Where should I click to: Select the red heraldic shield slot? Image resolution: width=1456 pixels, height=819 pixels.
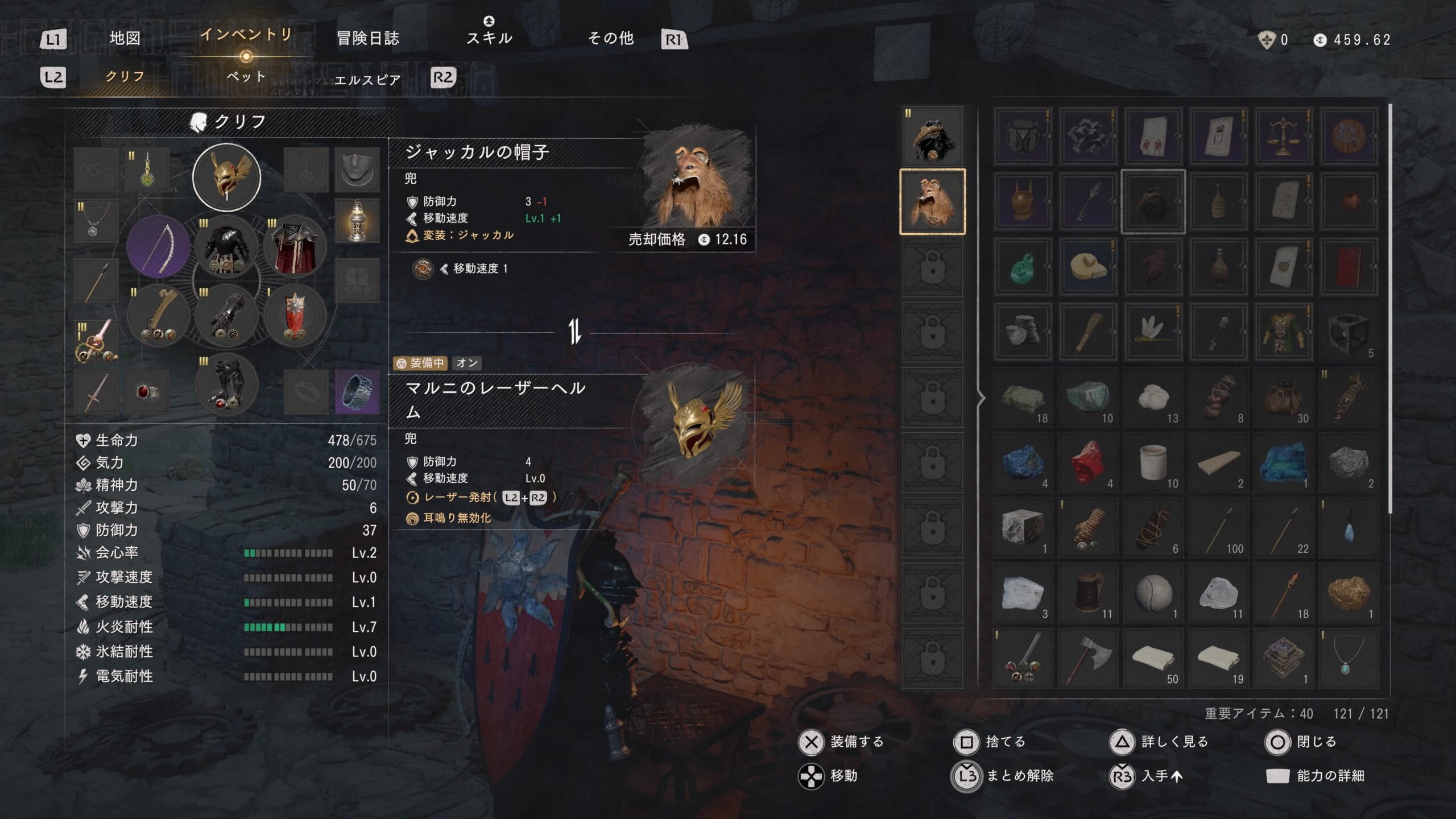tap(295, 316)
